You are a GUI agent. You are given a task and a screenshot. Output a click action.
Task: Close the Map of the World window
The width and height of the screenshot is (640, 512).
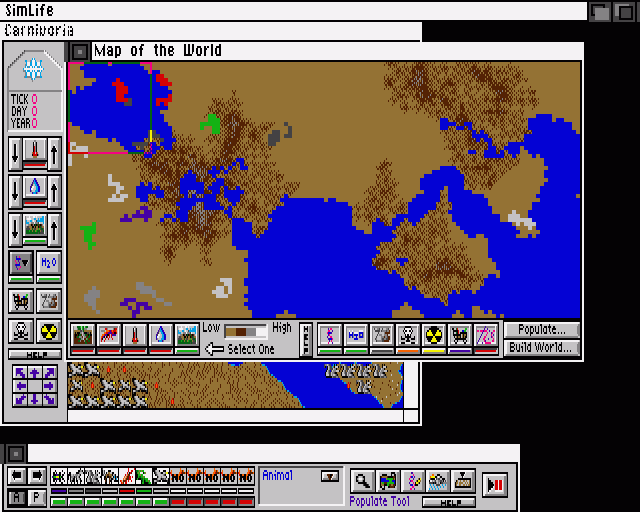click(80, 50)
